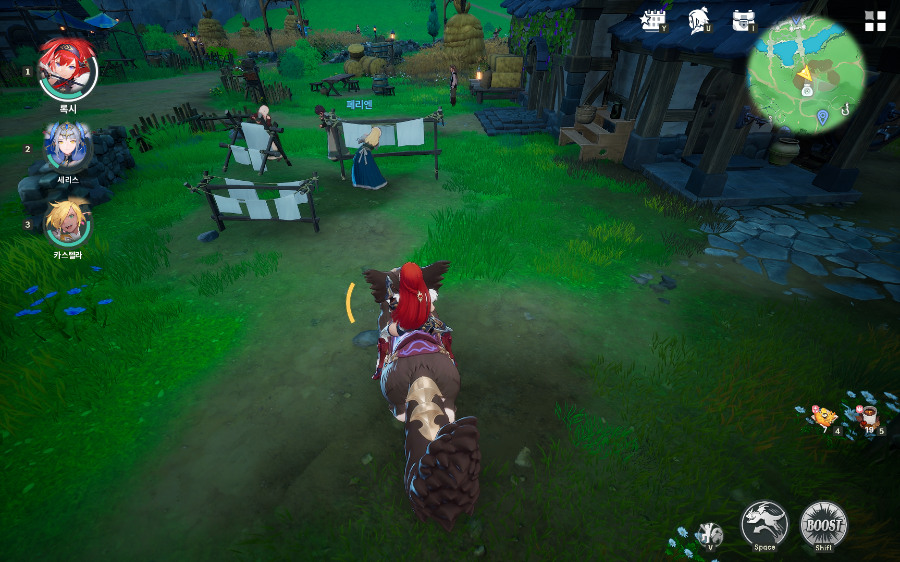Activate the BOOST mount ability
This screenshot has height=562, width=900.
click(824, 524)
